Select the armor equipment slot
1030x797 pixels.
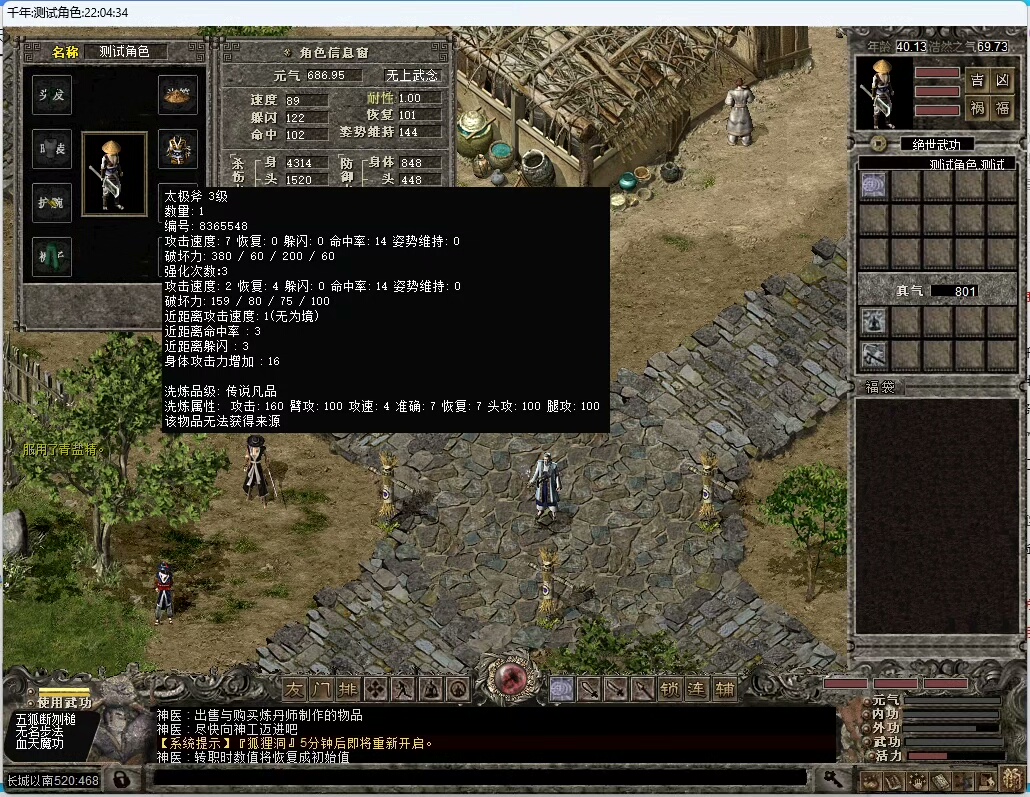[178, 149]
